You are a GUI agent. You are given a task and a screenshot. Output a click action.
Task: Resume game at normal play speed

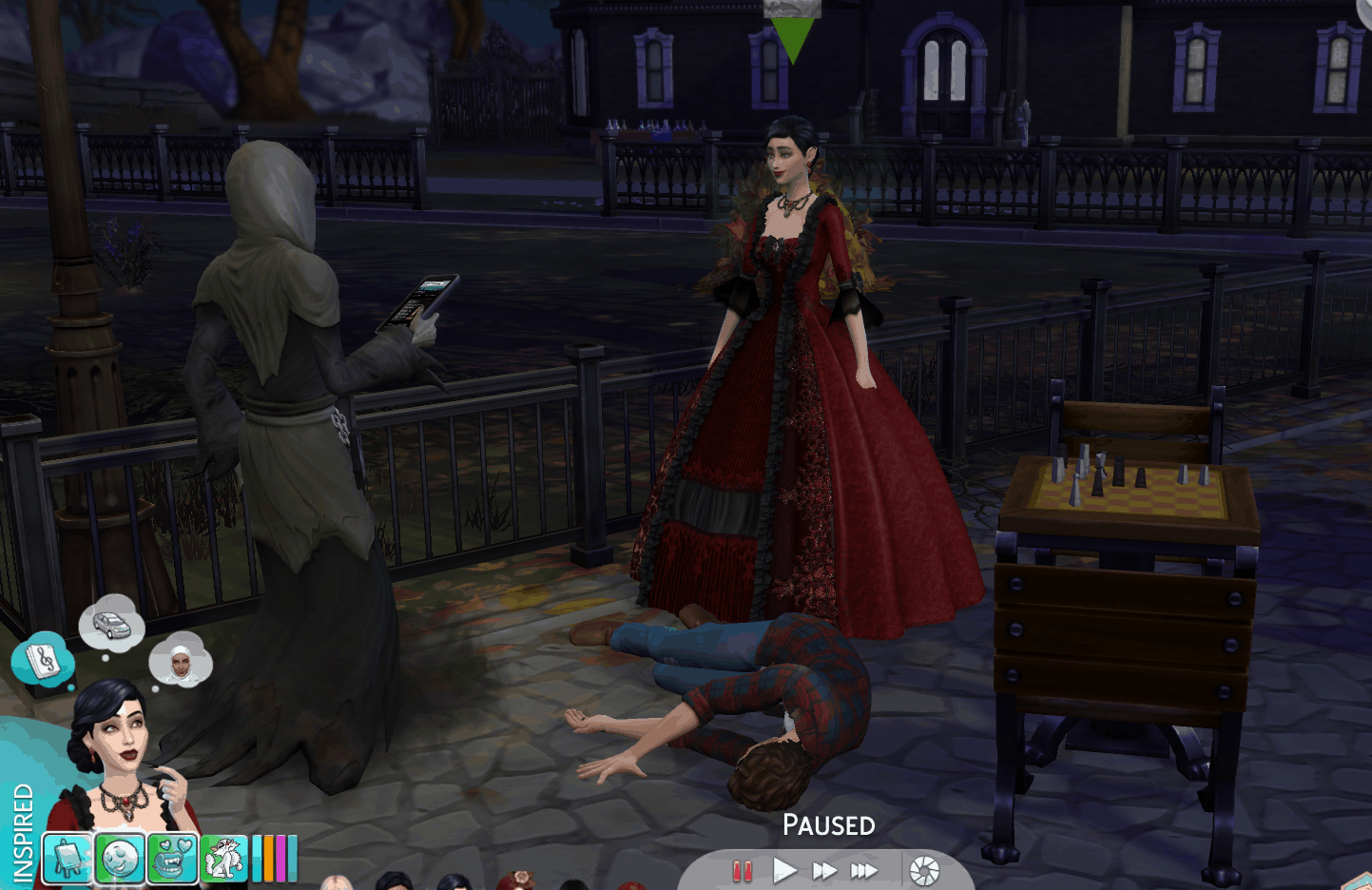784,870
